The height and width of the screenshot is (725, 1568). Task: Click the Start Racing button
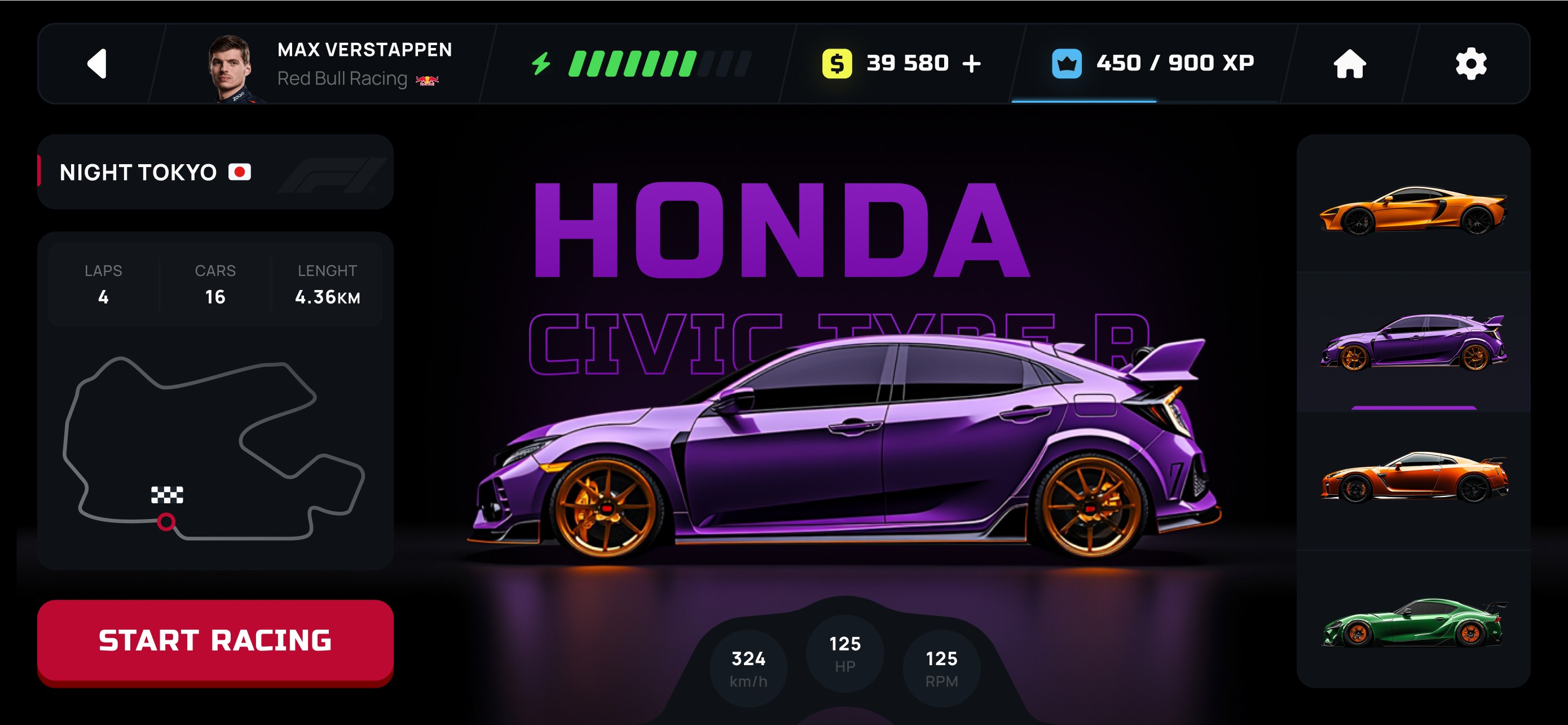[x=215, y=641]
